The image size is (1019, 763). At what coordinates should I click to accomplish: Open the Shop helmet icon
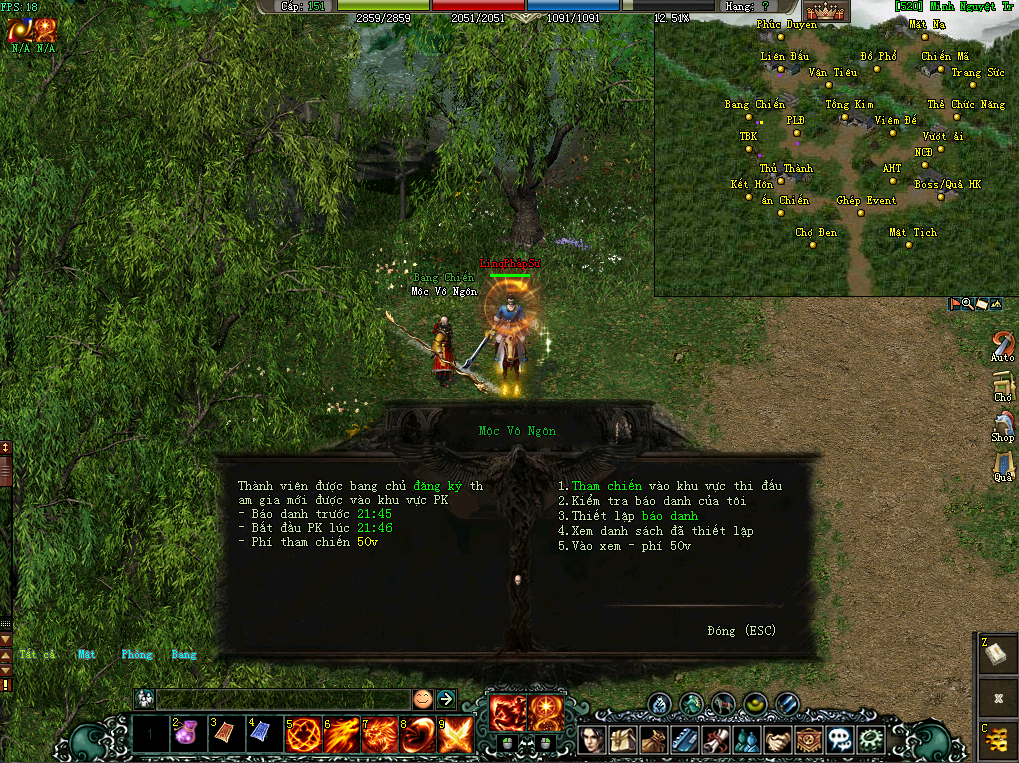tap(1002, 426)
